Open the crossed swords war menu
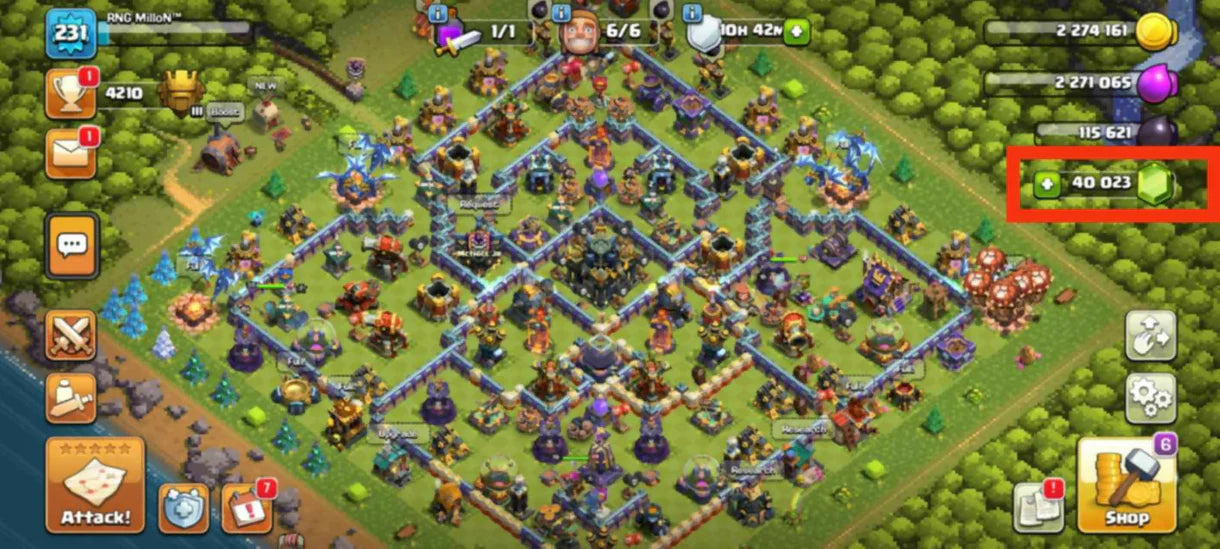The height and width of the screenshot is (549, 1220). pos(71,336)
